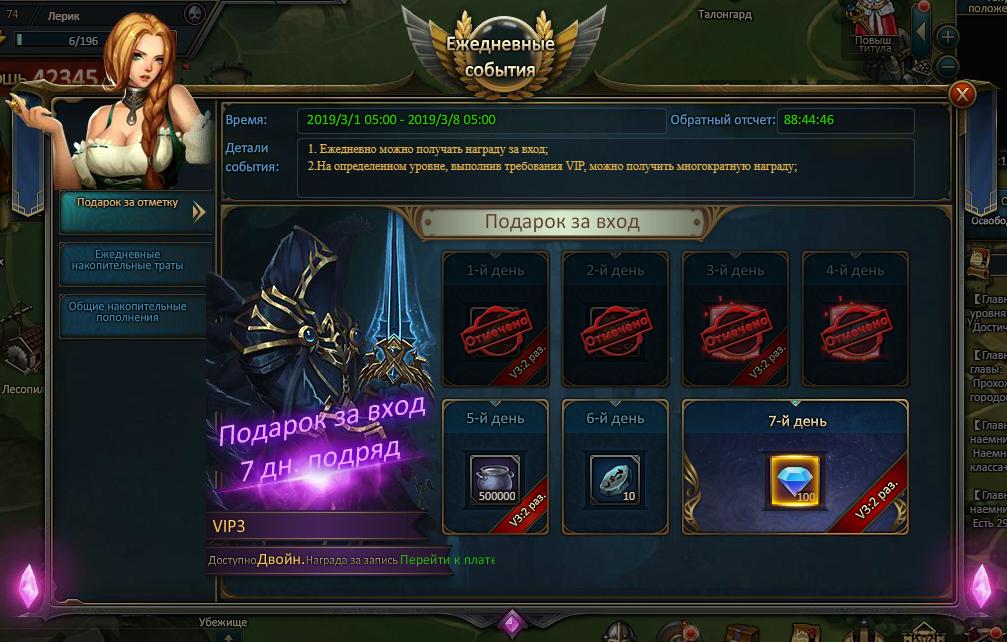This screenshot has height=642, width=1007.
Task: View the 4th day claimed reward
Action: tap(855, 327)
